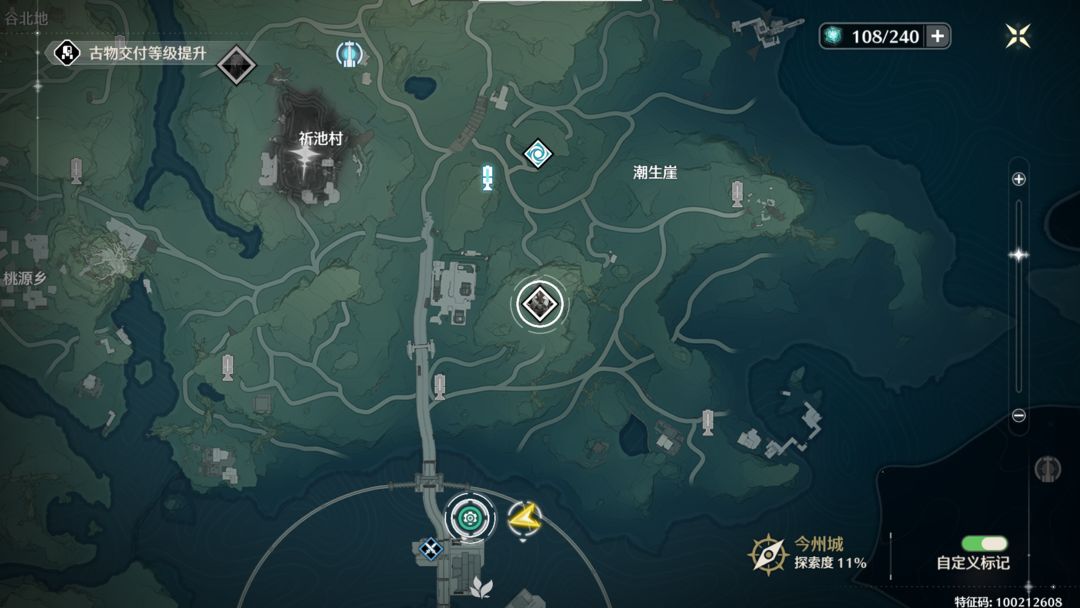Select the yellow lightning bolt map marker

pyautogui.click(x=523, y=517)
